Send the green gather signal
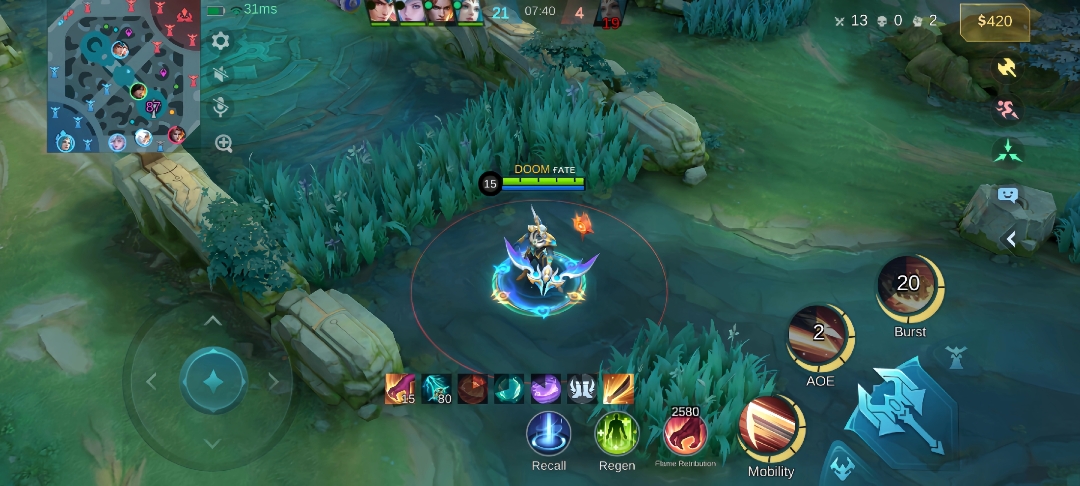This screenshot has height=486, width=1080. [1006, 151]
